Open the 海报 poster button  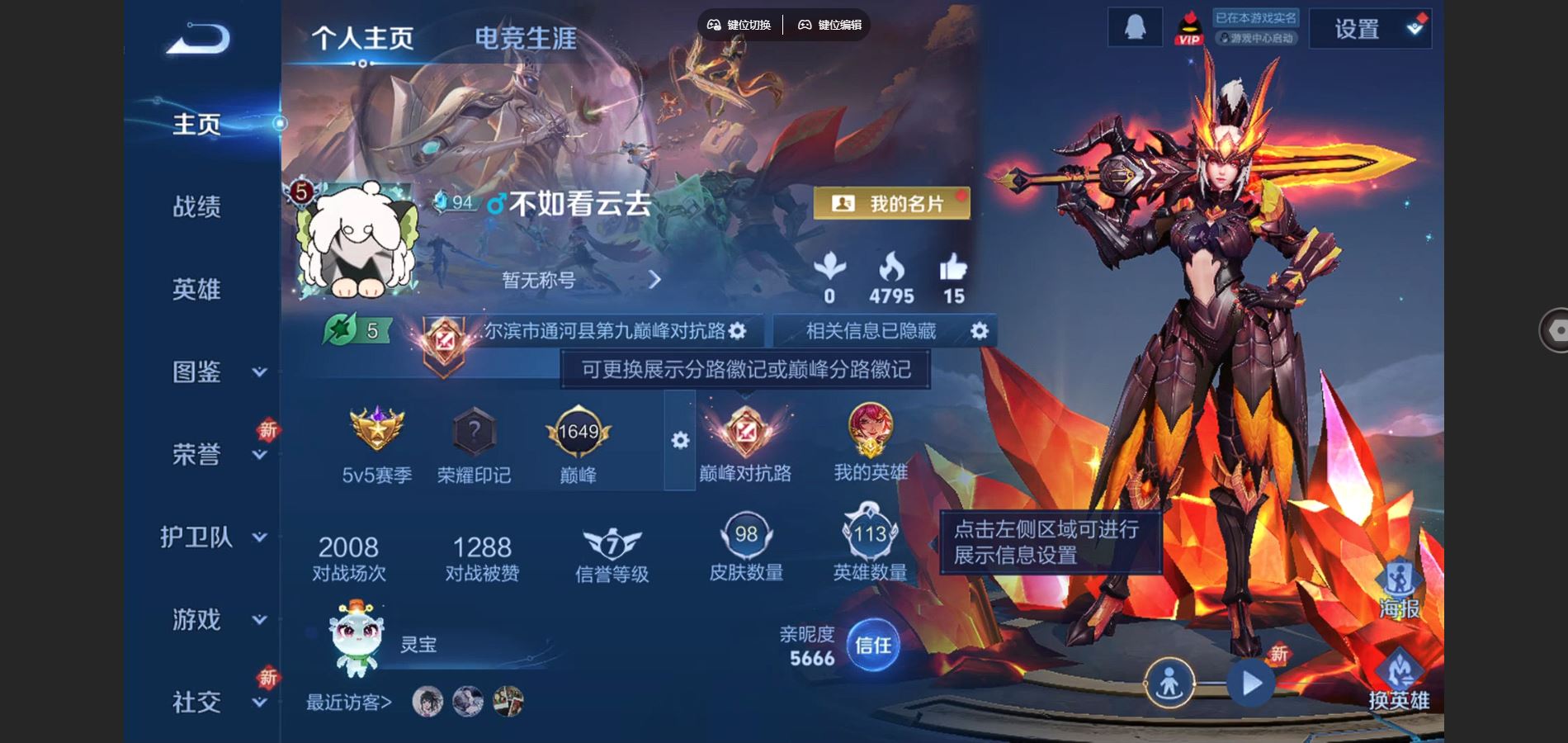click(1399, 592)
